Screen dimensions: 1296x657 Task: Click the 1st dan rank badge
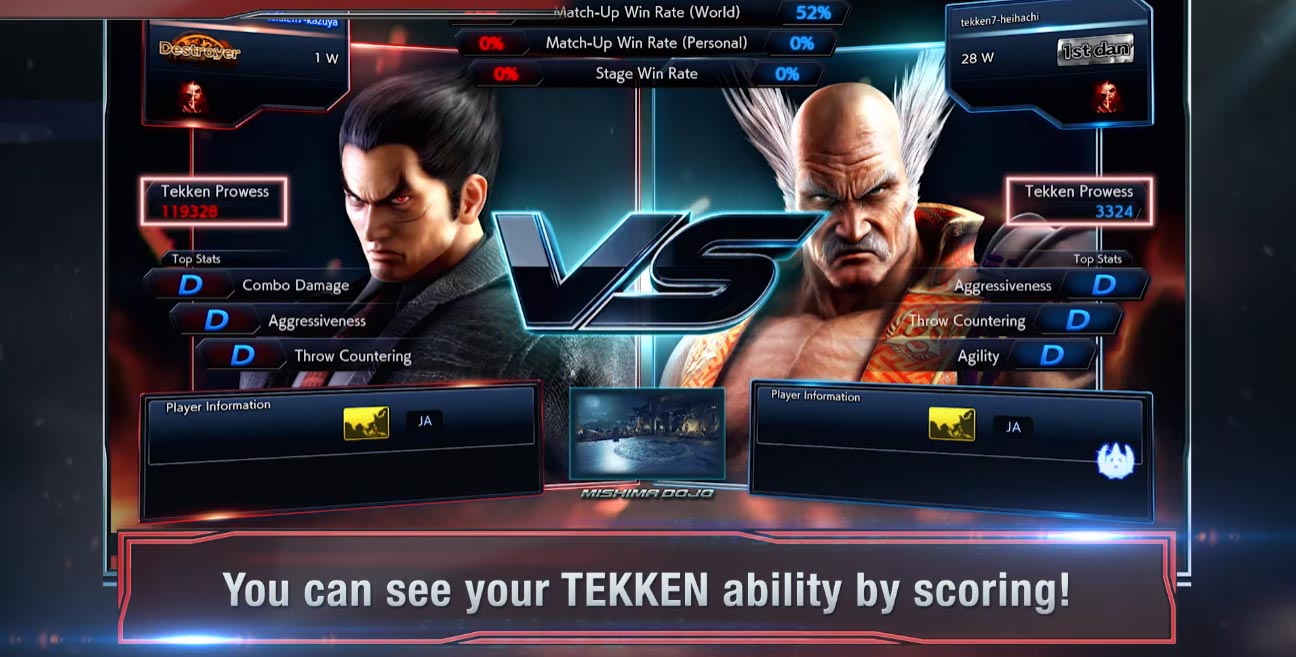point(1095,50)
